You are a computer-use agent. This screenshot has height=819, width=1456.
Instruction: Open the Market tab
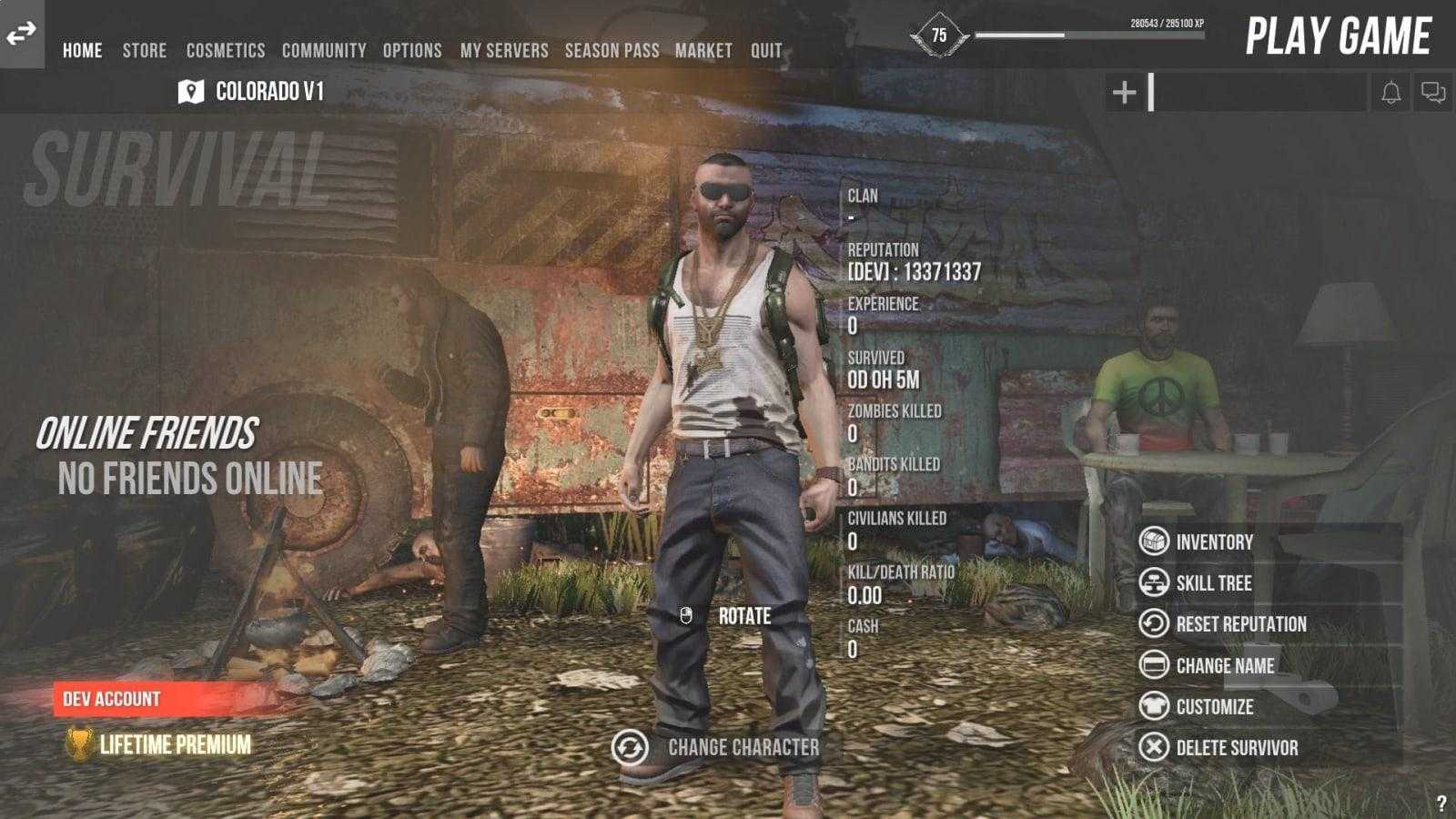click(x=703, y=51)
